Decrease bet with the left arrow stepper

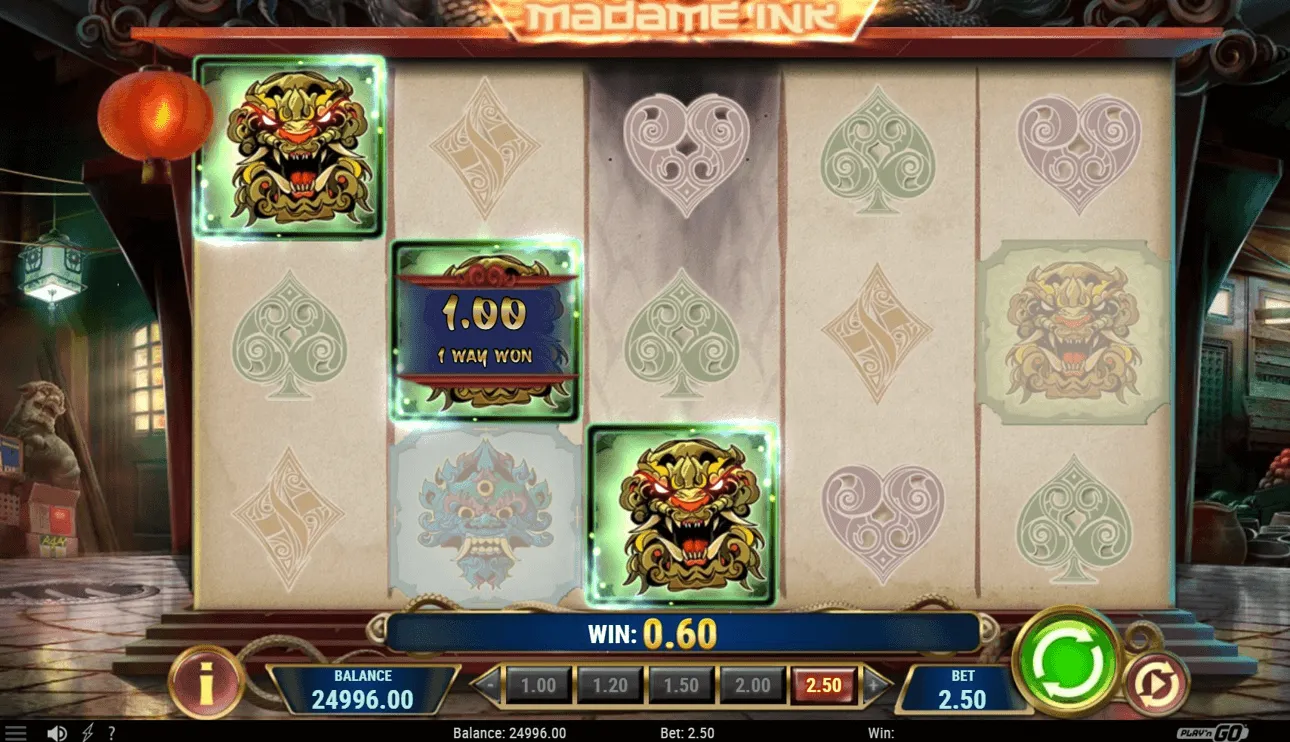click(x=489, y=686)
